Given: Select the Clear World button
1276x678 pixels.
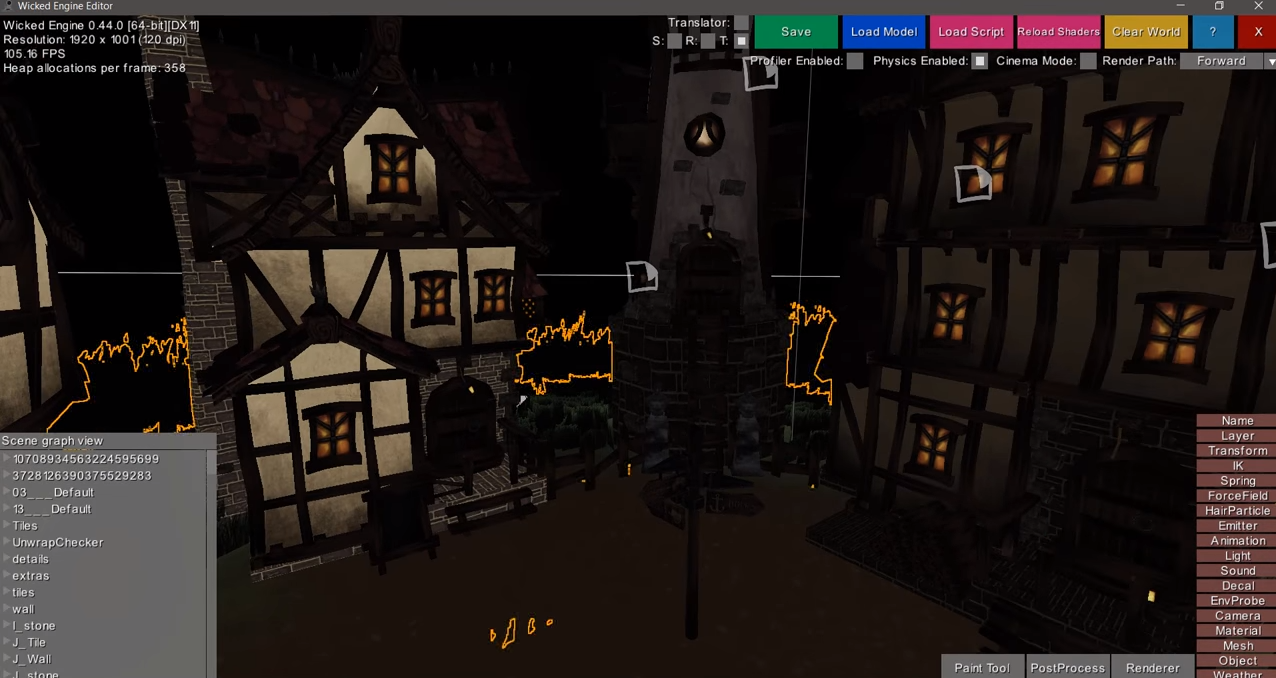Looking at the screenshot, I should (1146, 32).
